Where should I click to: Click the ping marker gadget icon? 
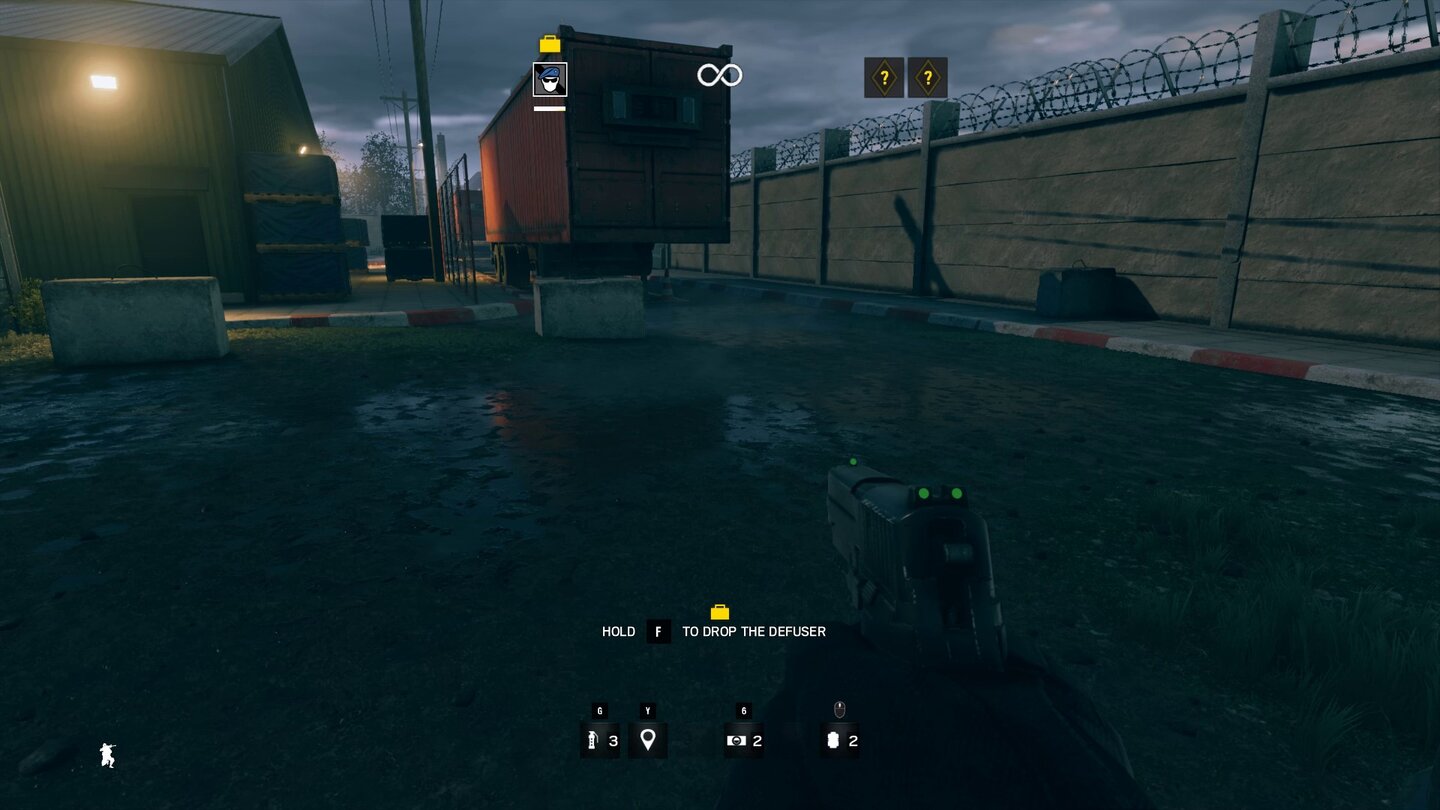click(x=648, y=741)
